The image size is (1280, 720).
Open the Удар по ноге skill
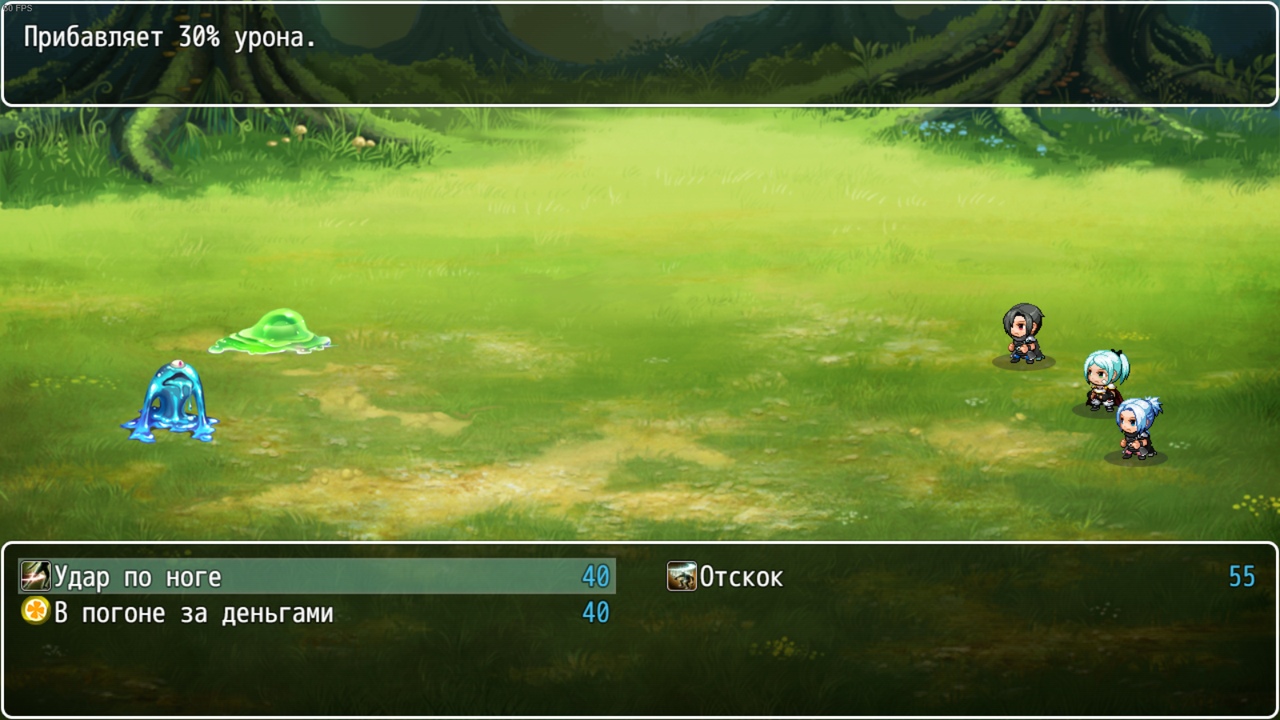pyautogui.click(x=140, y=576)
